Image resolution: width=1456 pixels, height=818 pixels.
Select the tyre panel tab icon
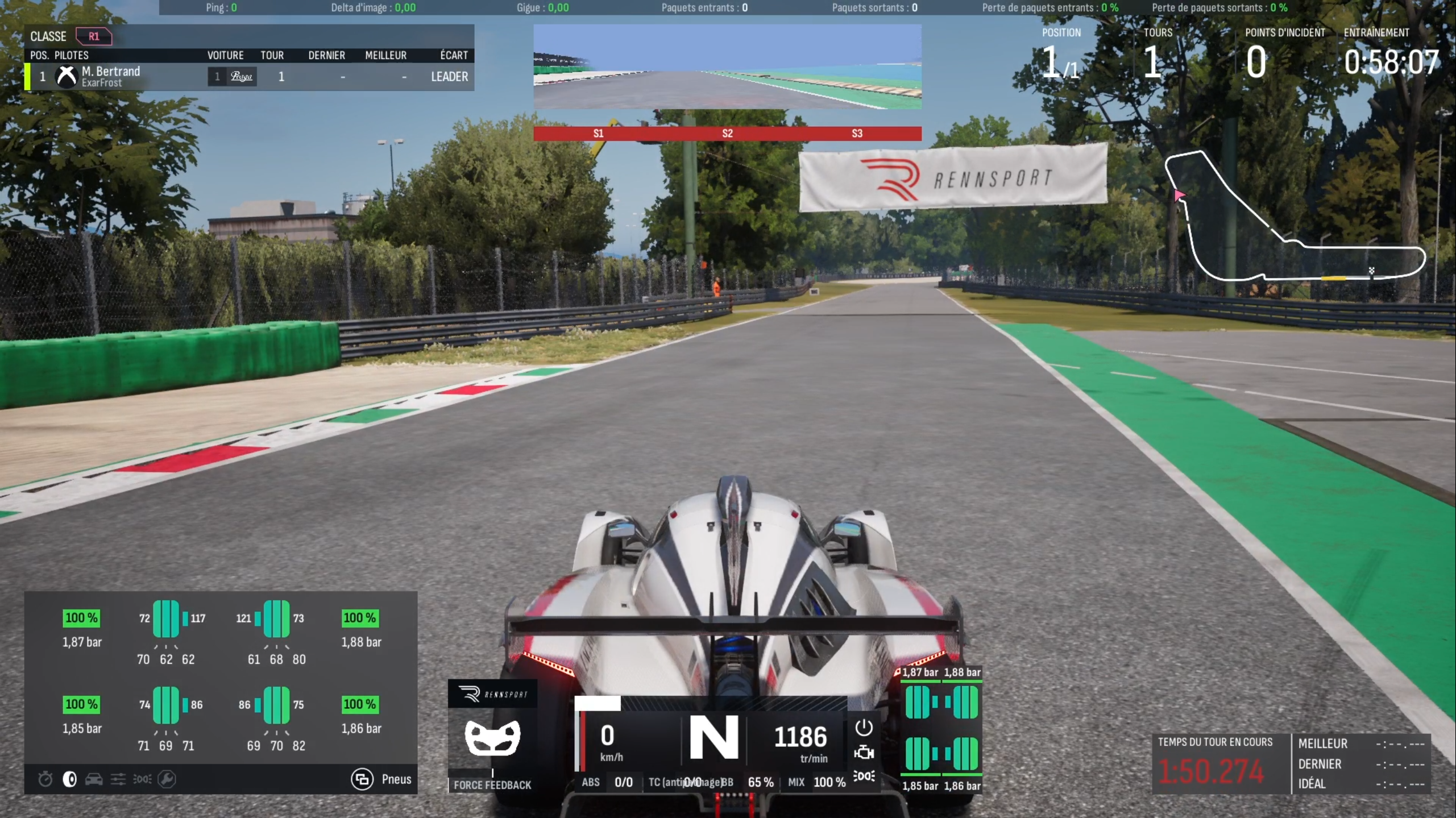click(70, 779)
